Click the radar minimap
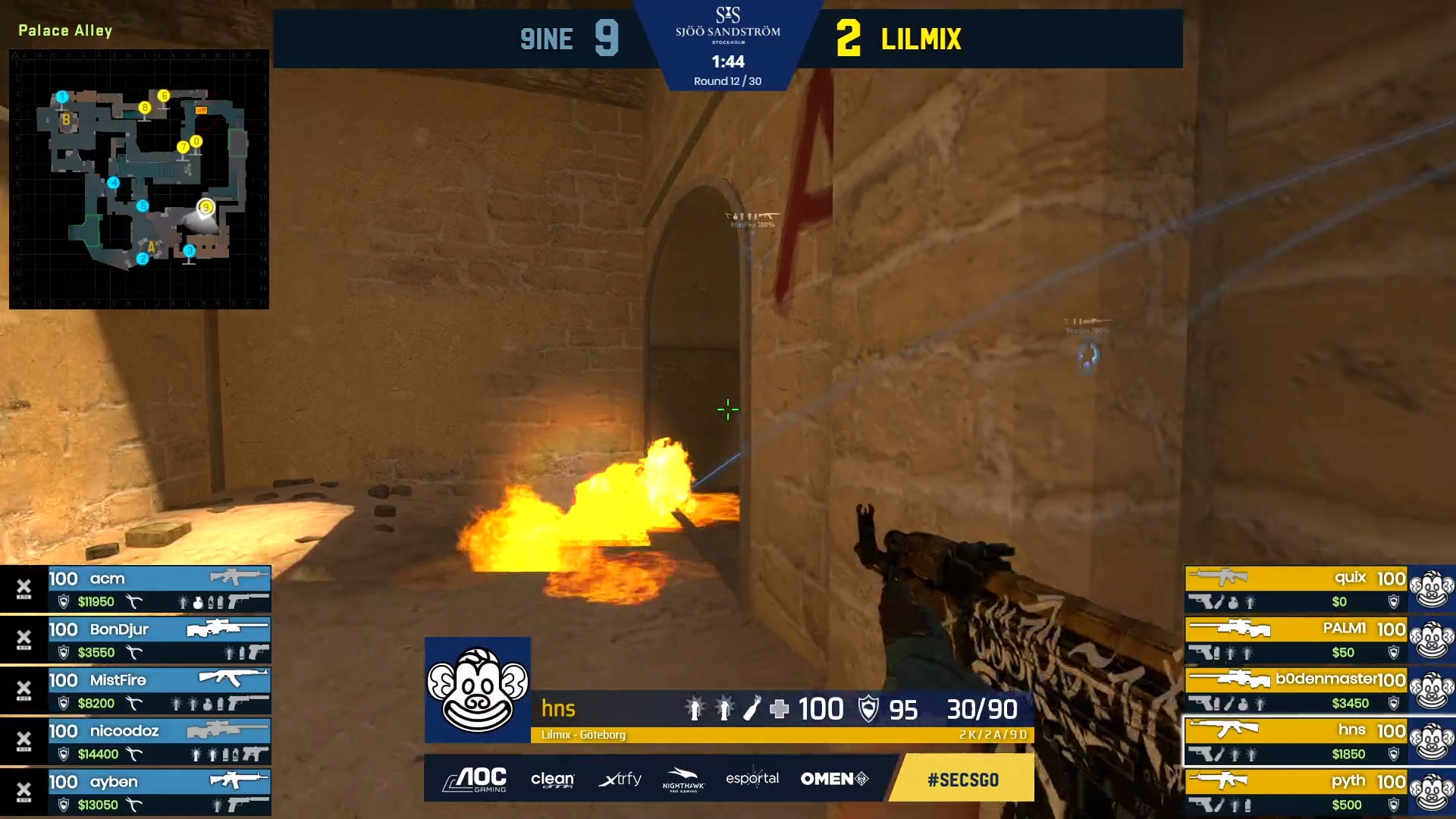Screen dimensions: 1456x819 [x=139, y=179]
